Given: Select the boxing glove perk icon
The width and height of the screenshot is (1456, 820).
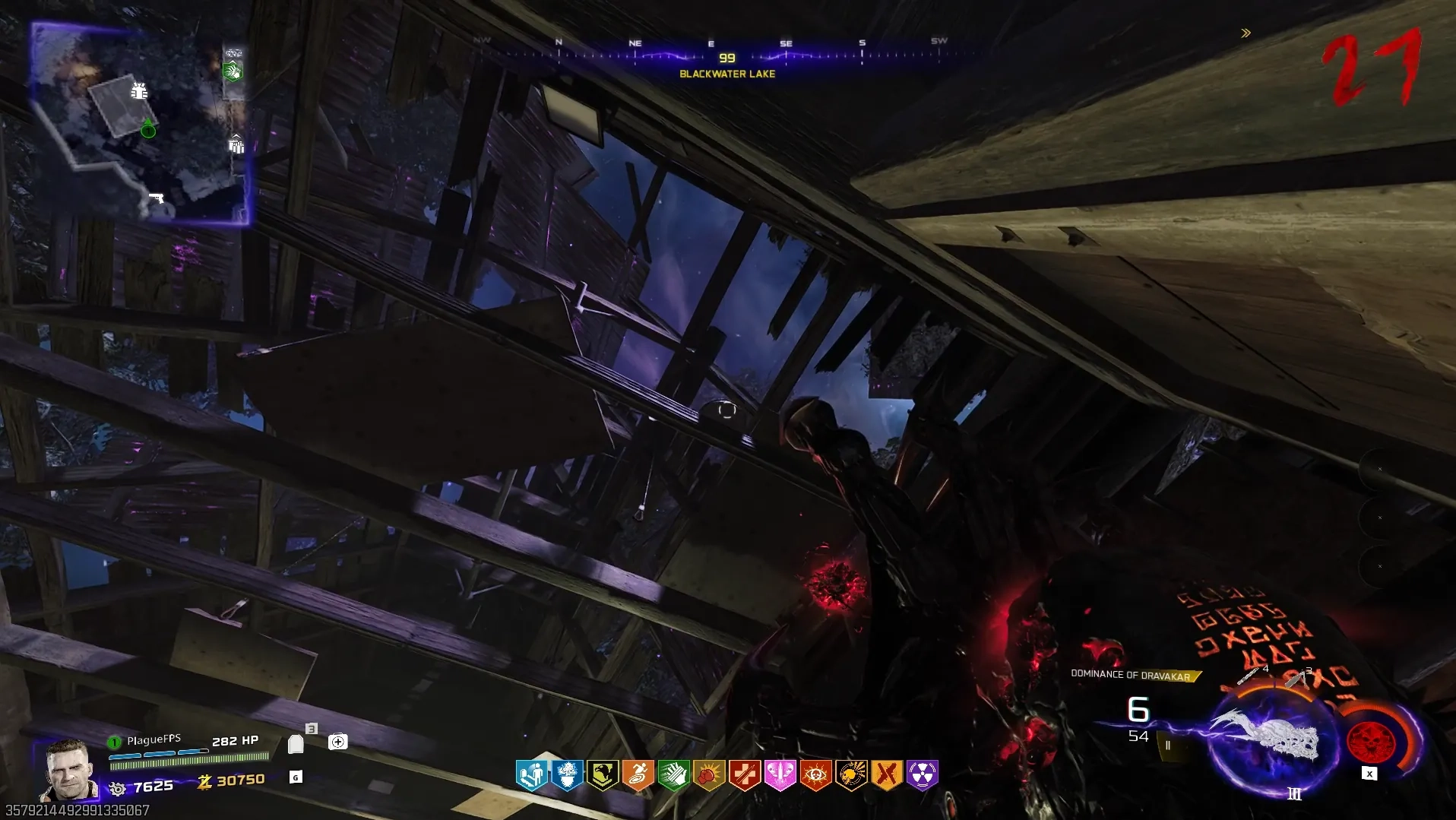Looking at the screenshot, I should pyautogui.click(x=709, y=775).
